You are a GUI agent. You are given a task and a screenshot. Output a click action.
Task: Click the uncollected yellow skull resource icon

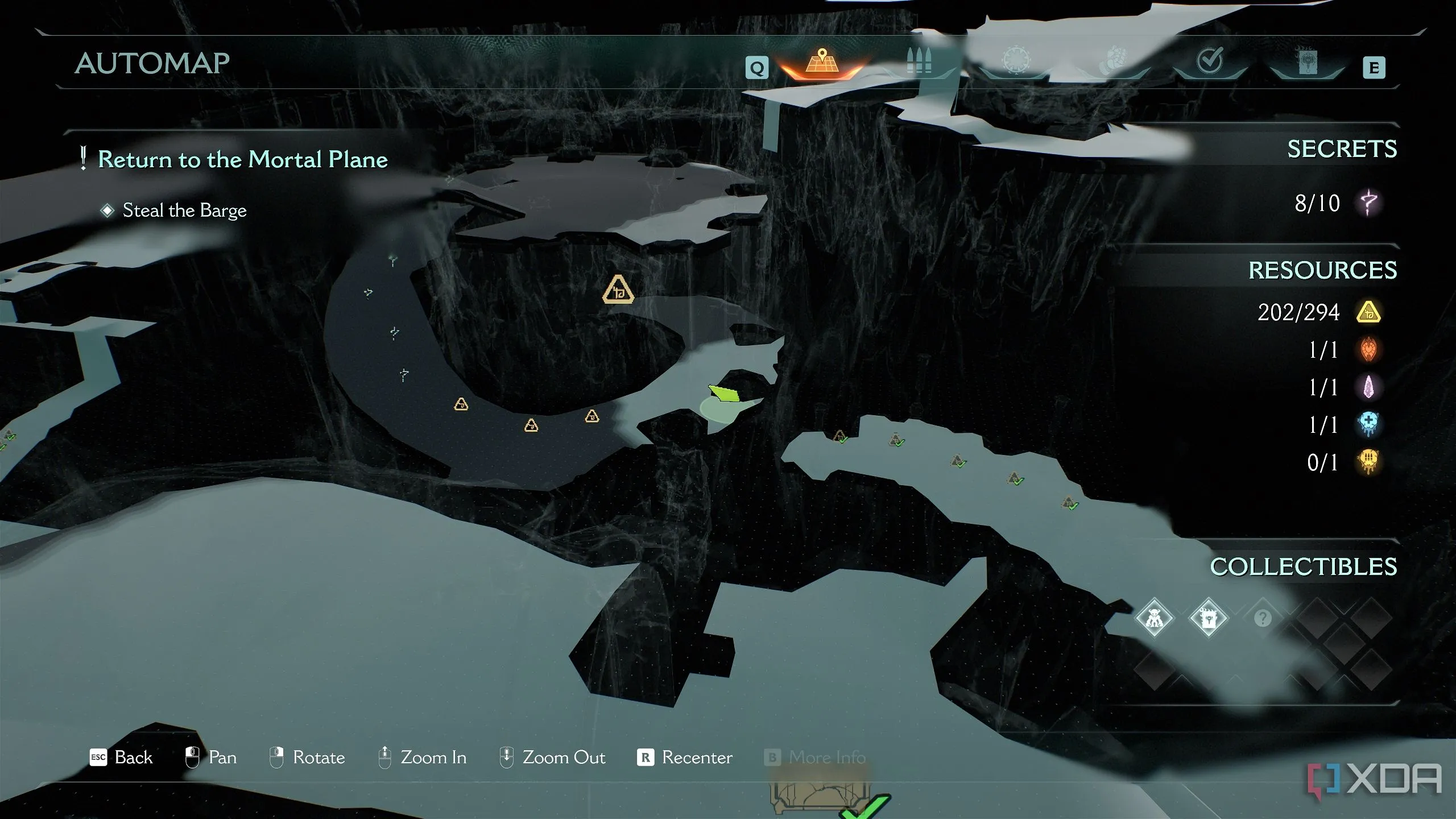[1368, 461]
